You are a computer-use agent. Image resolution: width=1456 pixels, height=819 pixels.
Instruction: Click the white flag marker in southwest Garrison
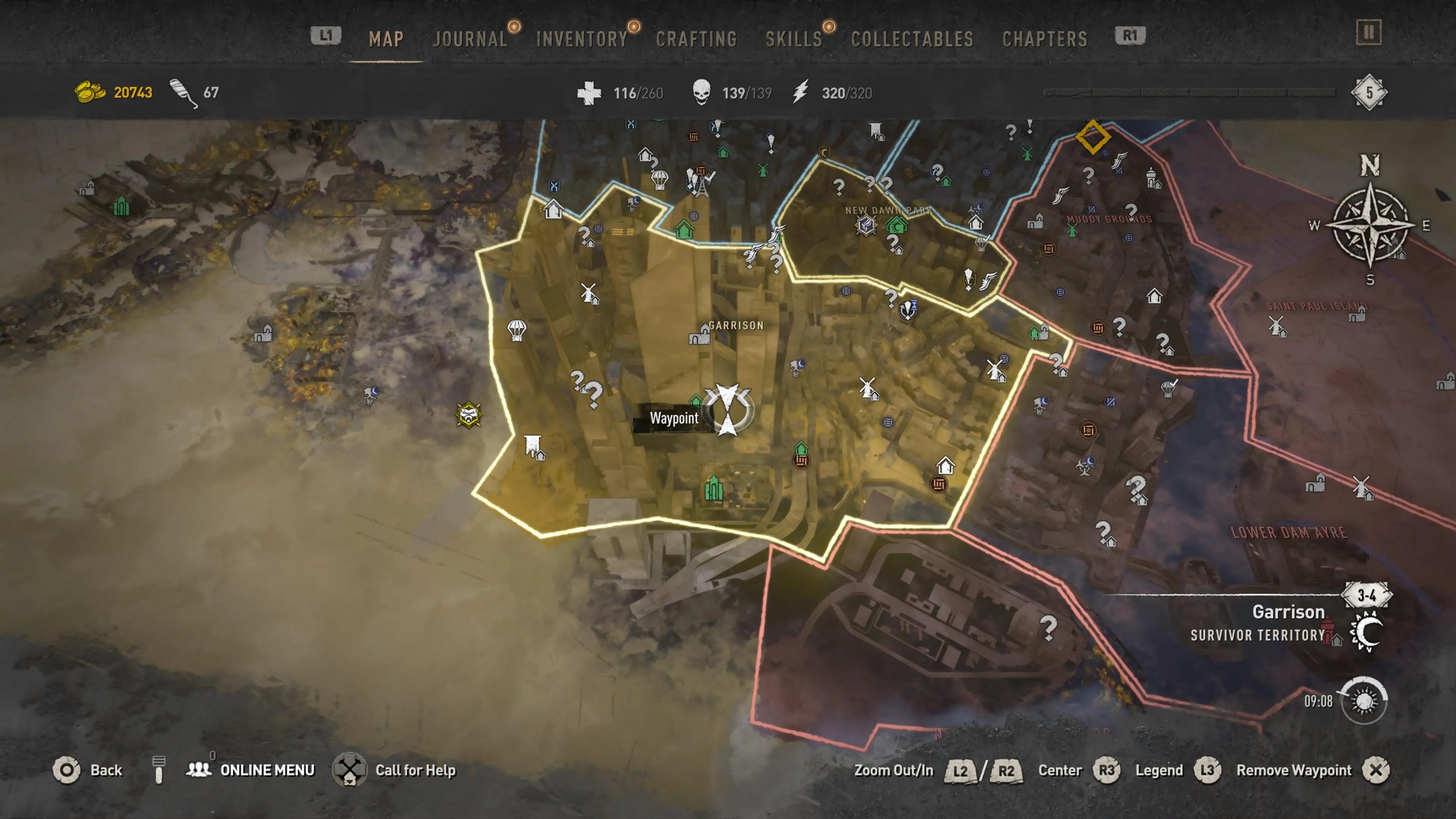pos(532,446)
